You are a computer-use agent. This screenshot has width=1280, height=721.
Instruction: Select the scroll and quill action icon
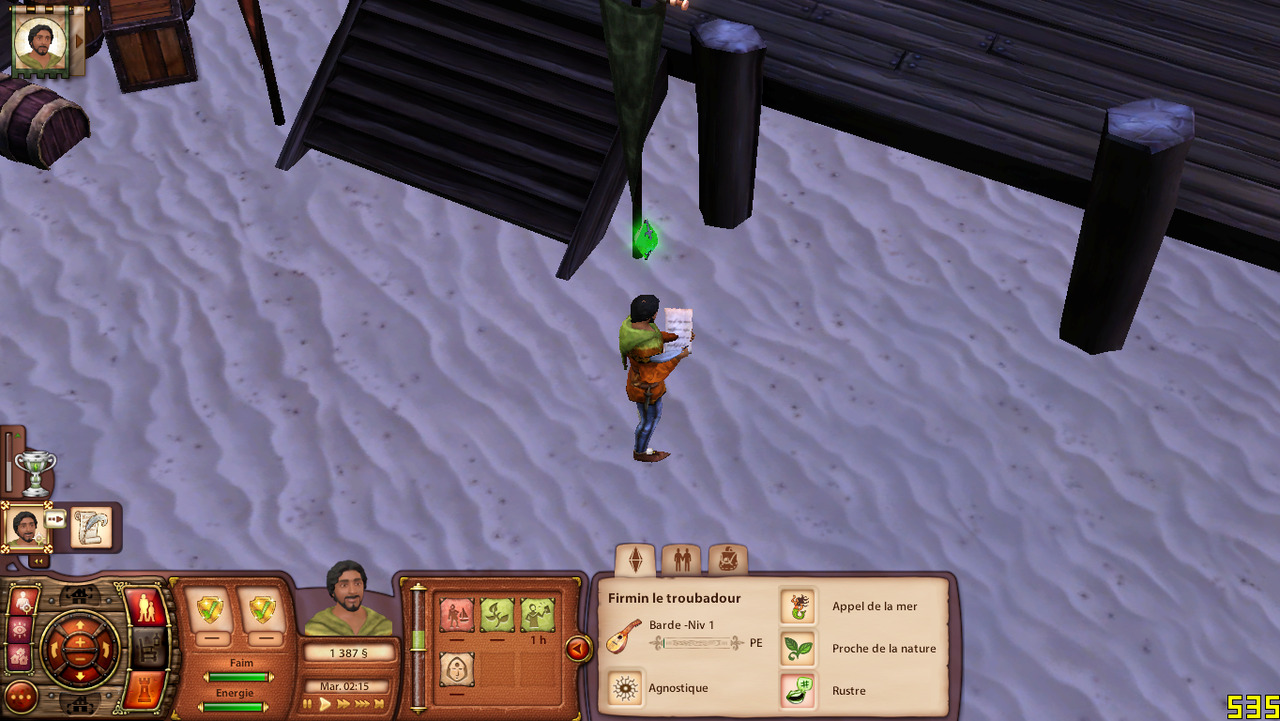point(91,527)
